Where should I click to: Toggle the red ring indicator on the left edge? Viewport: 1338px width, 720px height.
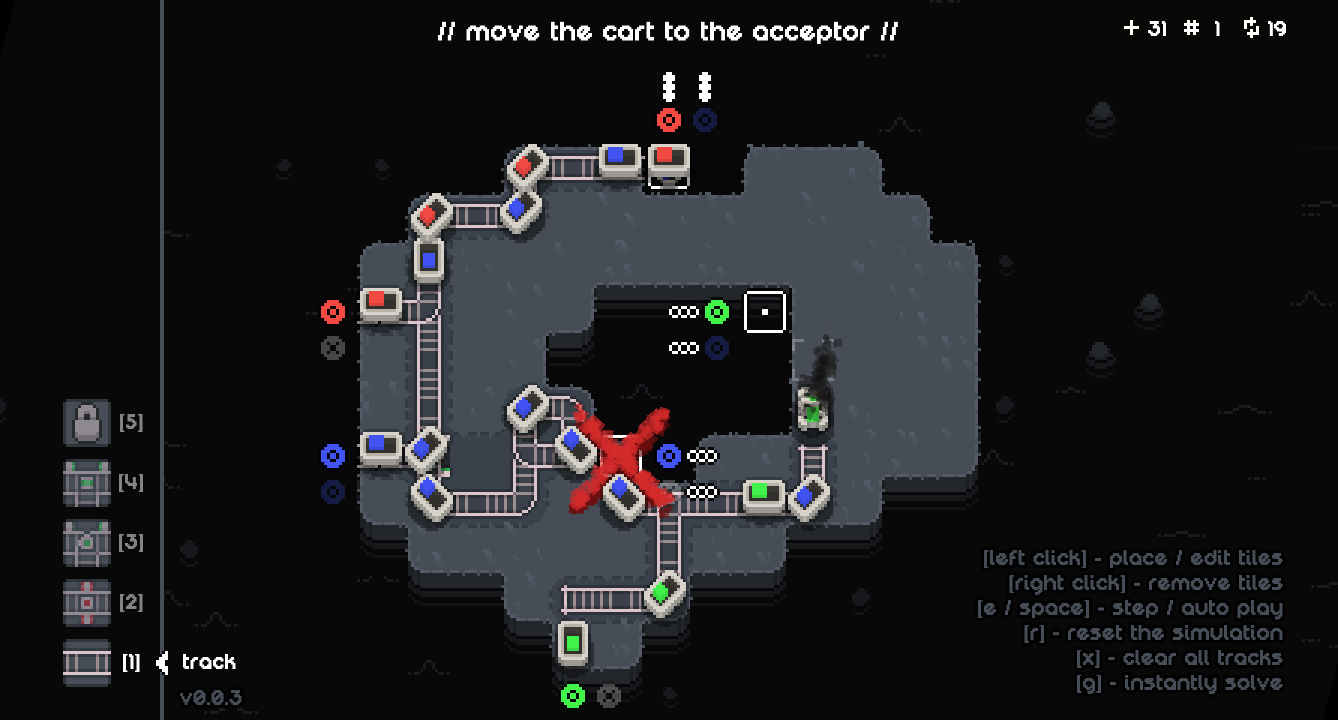[332, 312]
